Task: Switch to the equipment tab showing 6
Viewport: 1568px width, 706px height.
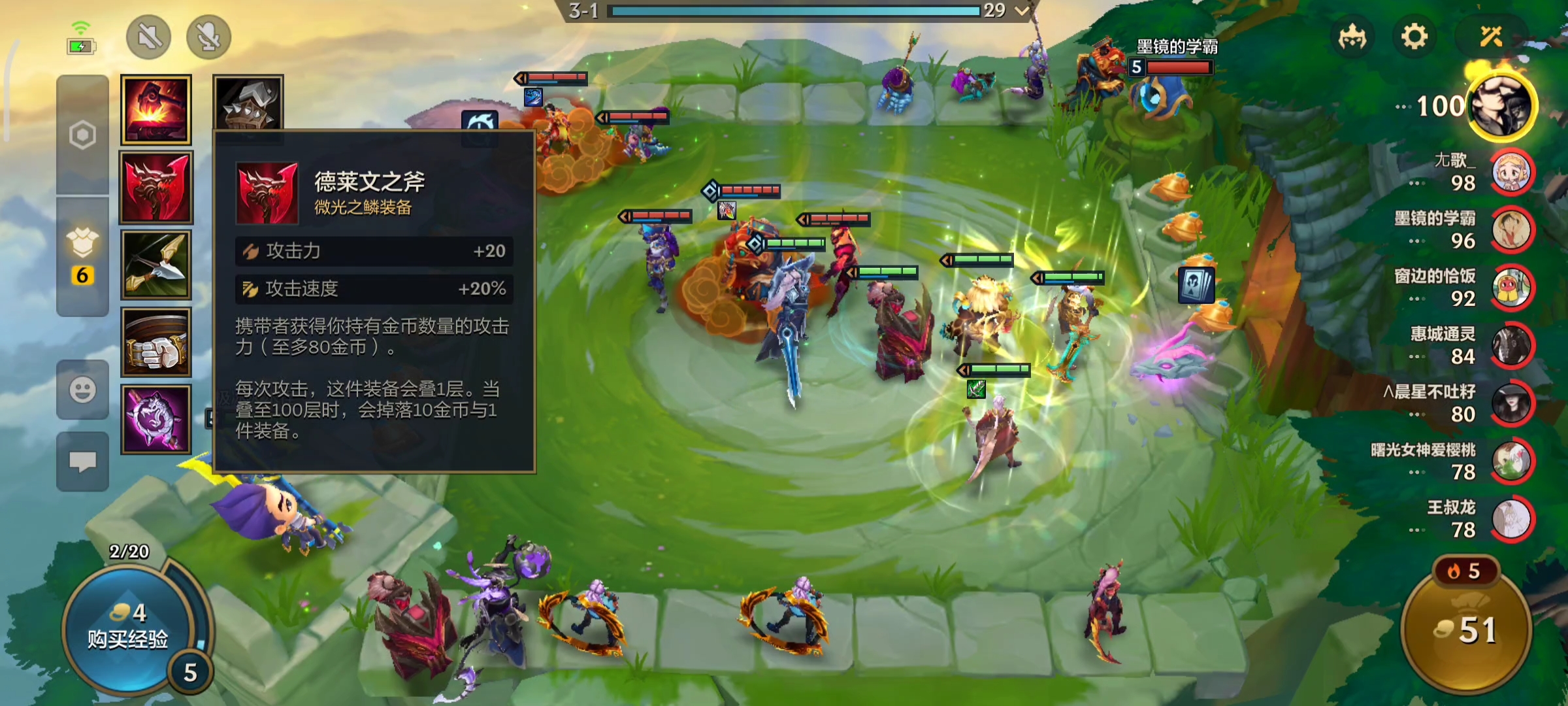Action: tap(82, 255)
